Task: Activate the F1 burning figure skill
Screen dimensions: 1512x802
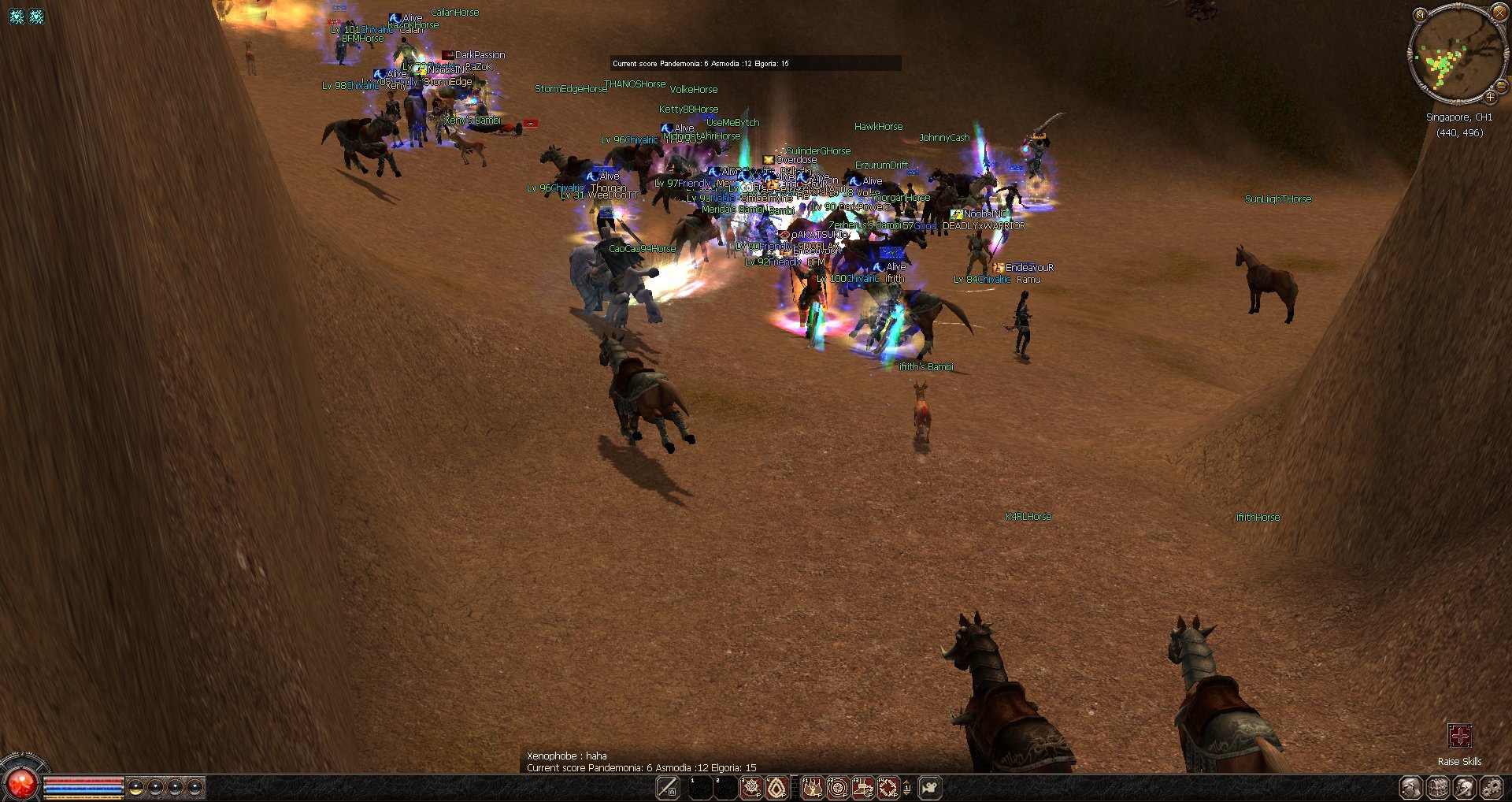Action: (812, 787)
